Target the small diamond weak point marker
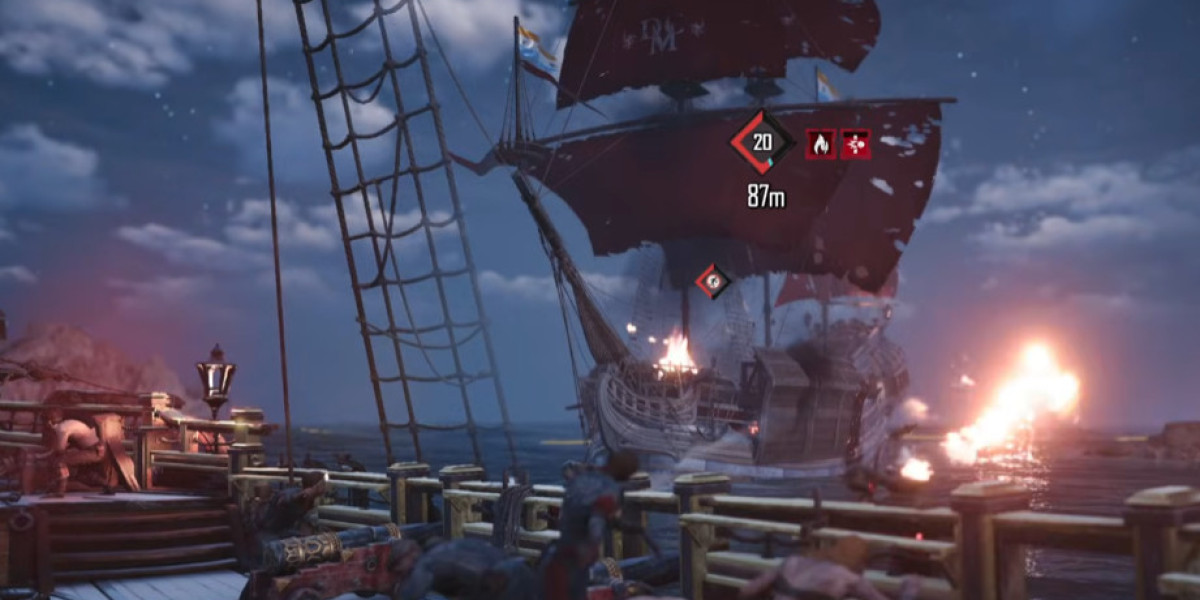 (x=713, y=281)
